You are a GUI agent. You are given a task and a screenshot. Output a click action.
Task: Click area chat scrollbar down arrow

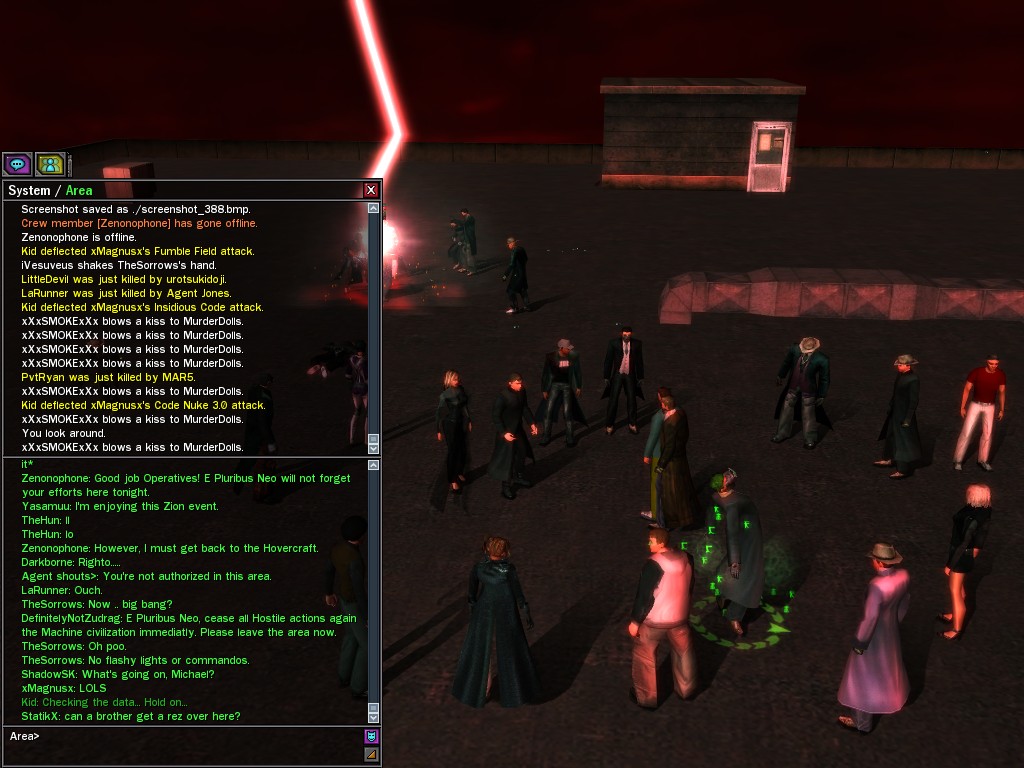pyautogui.click(x=374, y=717)
